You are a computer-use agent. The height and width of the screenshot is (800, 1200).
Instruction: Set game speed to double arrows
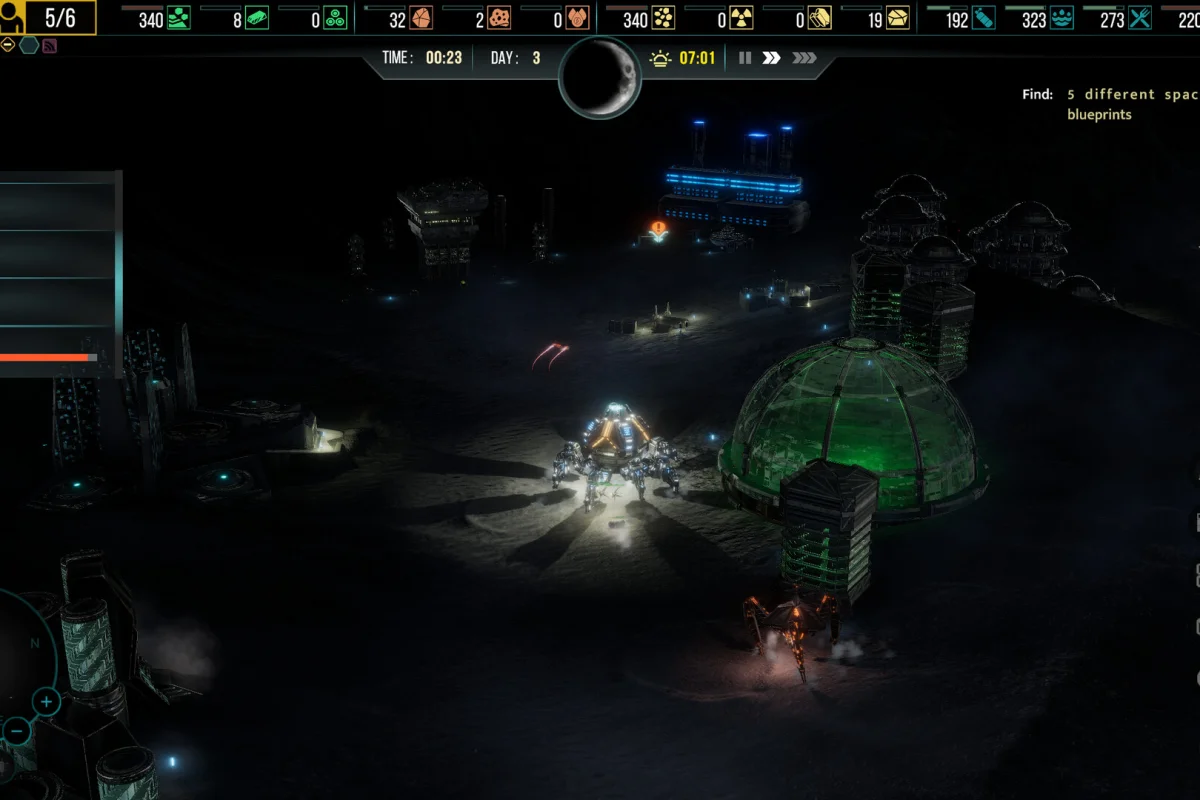(x=771, y=58)
